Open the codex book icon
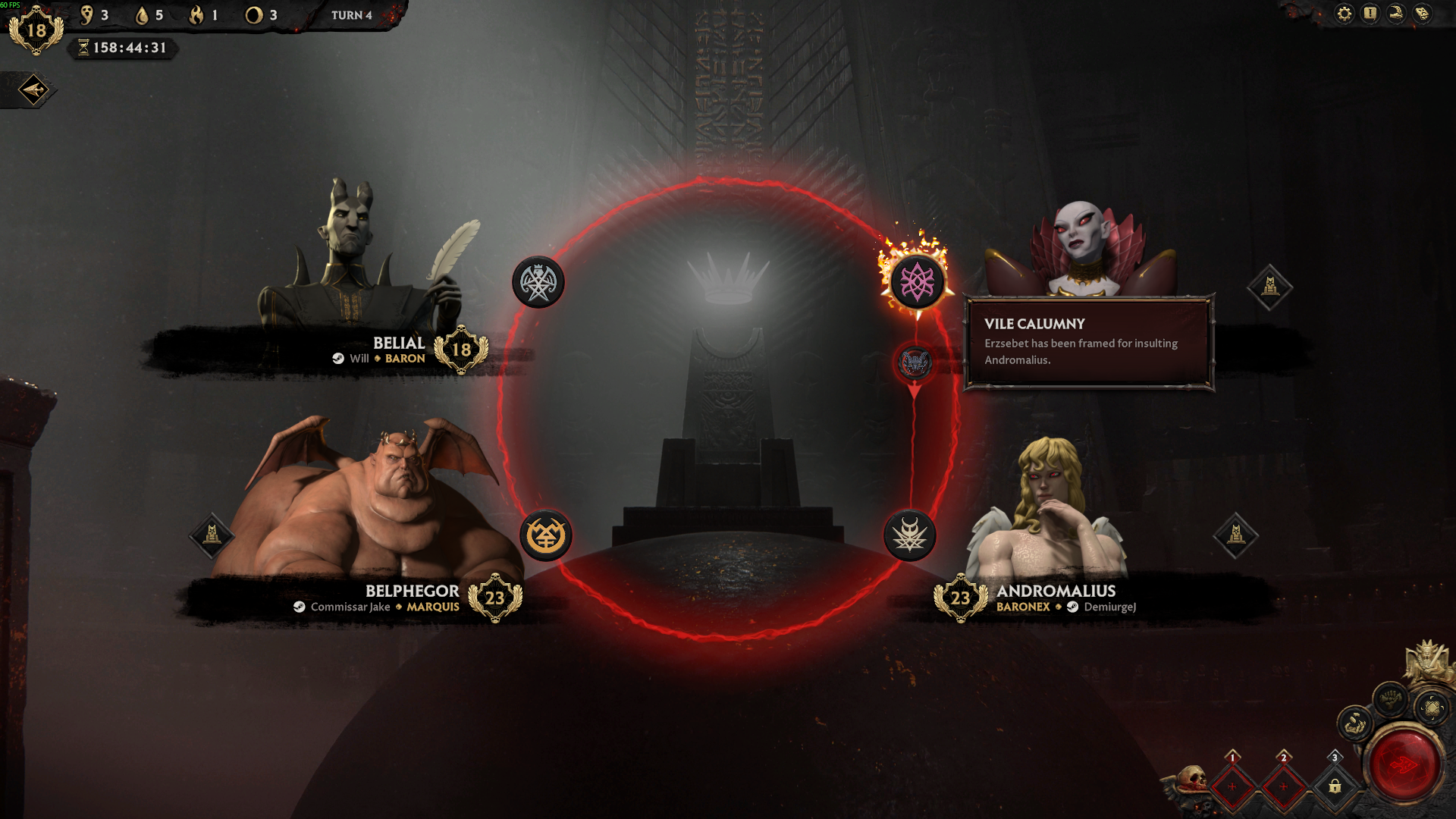1456x819 pixels. pyautogui.click(x=1423, y=14)
